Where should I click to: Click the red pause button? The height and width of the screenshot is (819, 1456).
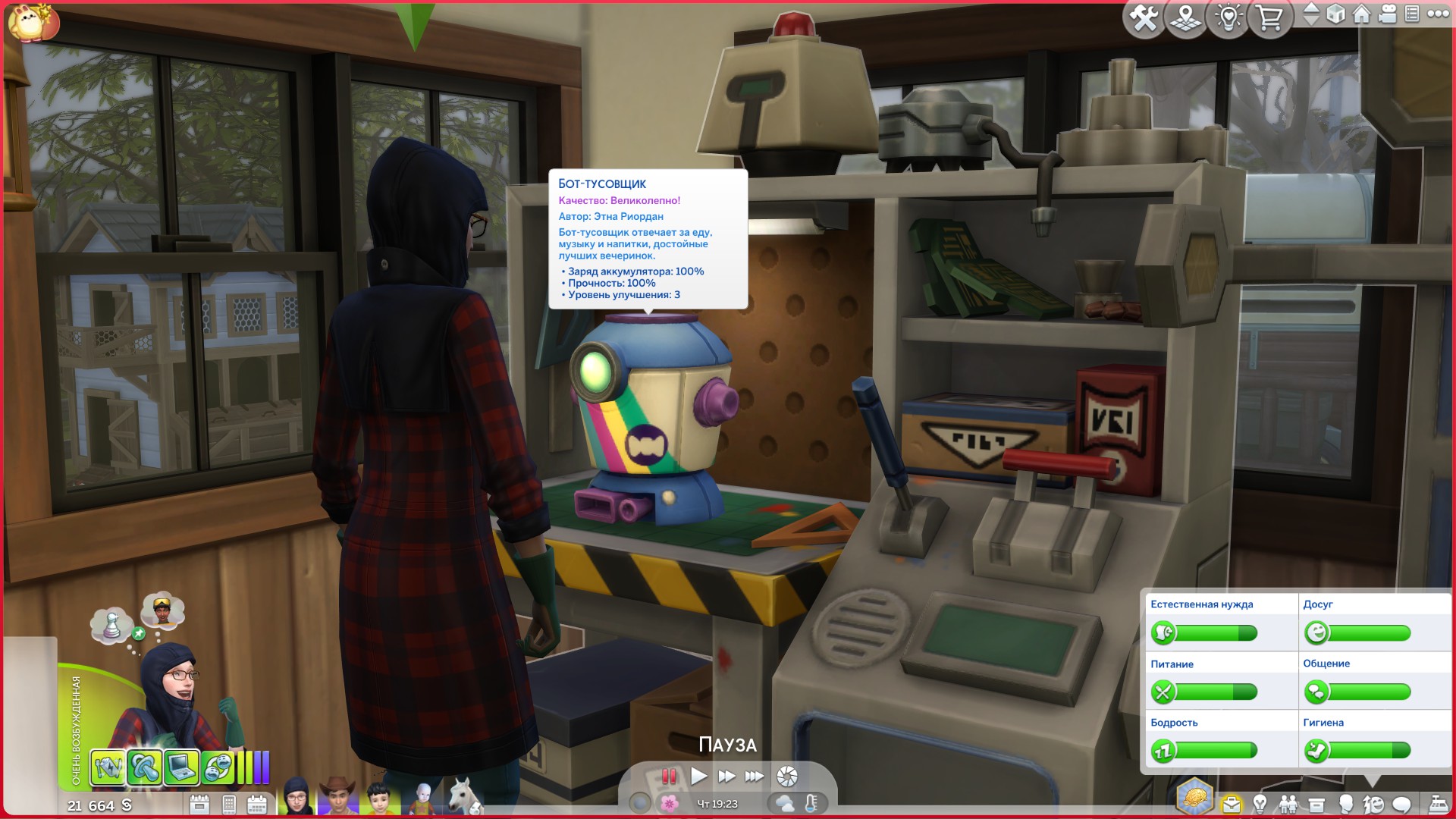pos(669,776)
